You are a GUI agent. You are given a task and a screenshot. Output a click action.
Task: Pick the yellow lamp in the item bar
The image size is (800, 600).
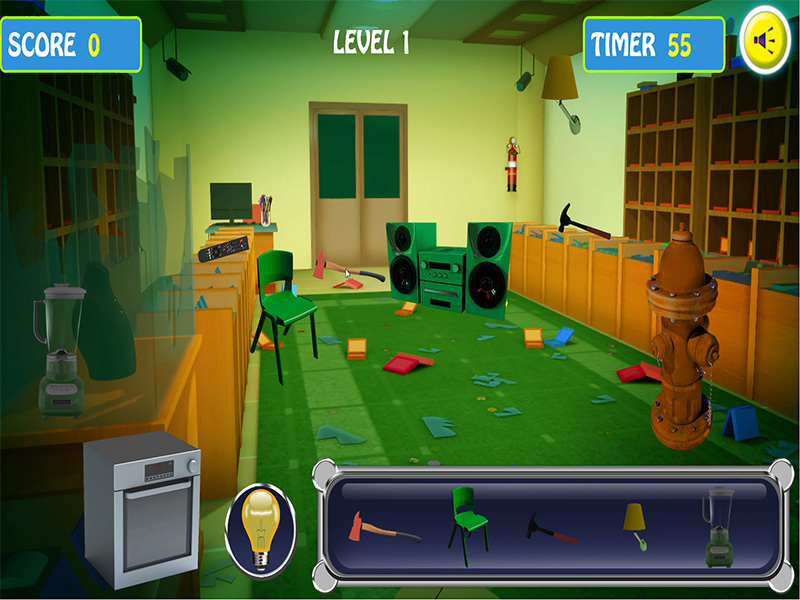click(x=634, y=525)
